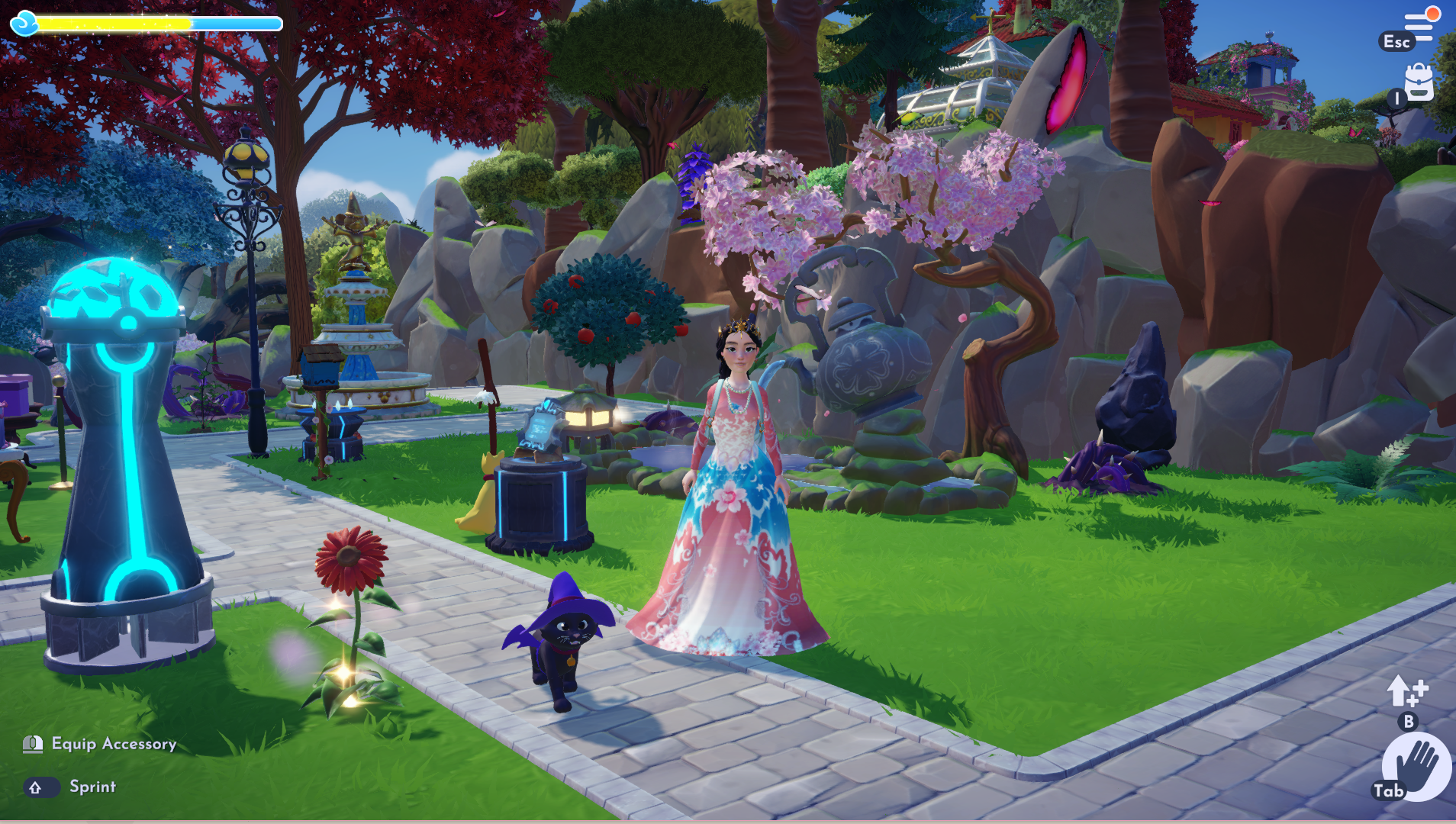This screenshot has height=824, width=1456.
Task: Open the main menu hamburger icon
Action: [1419, 26]
